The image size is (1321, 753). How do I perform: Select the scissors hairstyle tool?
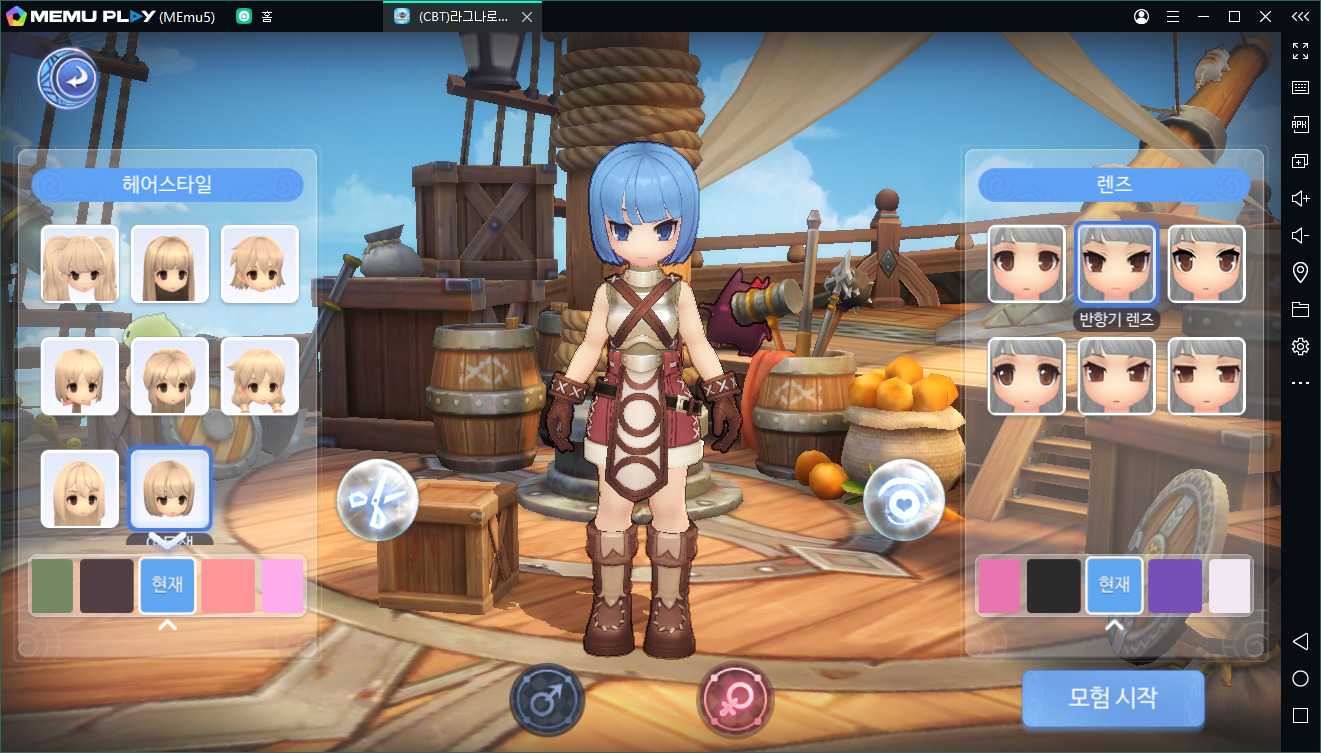377,500
